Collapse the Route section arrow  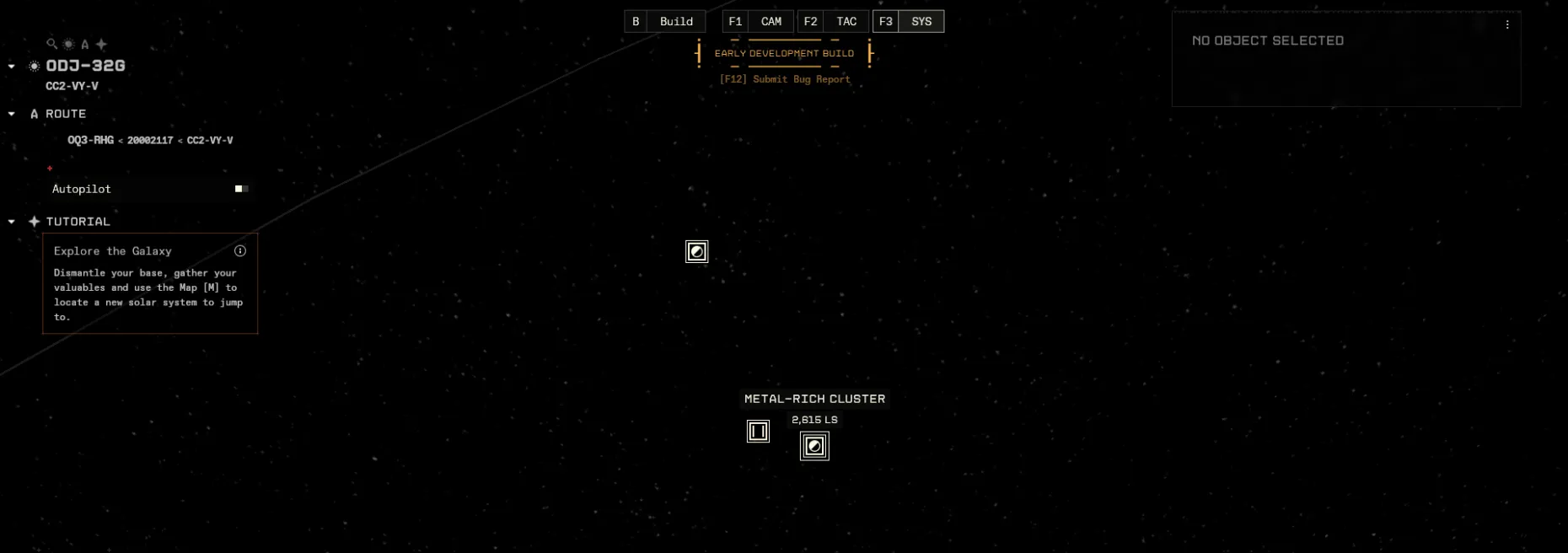click(12, 114)
